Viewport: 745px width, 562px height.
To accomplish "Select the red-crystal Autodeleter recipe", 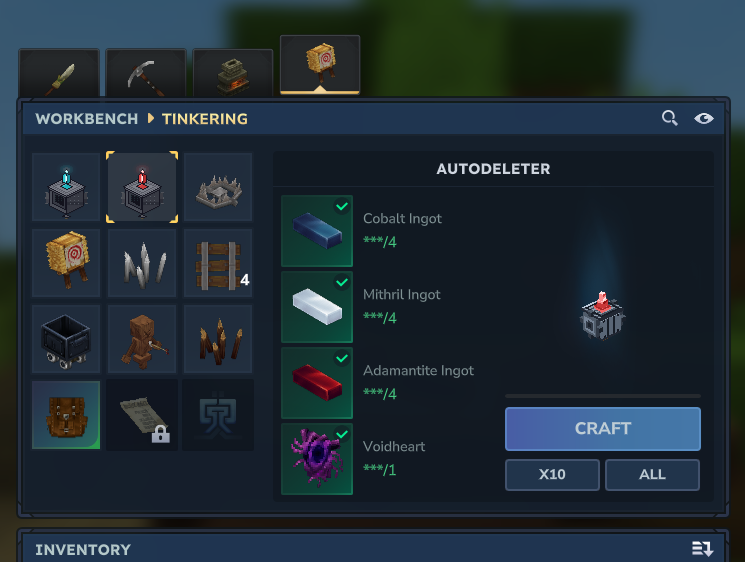I will point(142,187).
